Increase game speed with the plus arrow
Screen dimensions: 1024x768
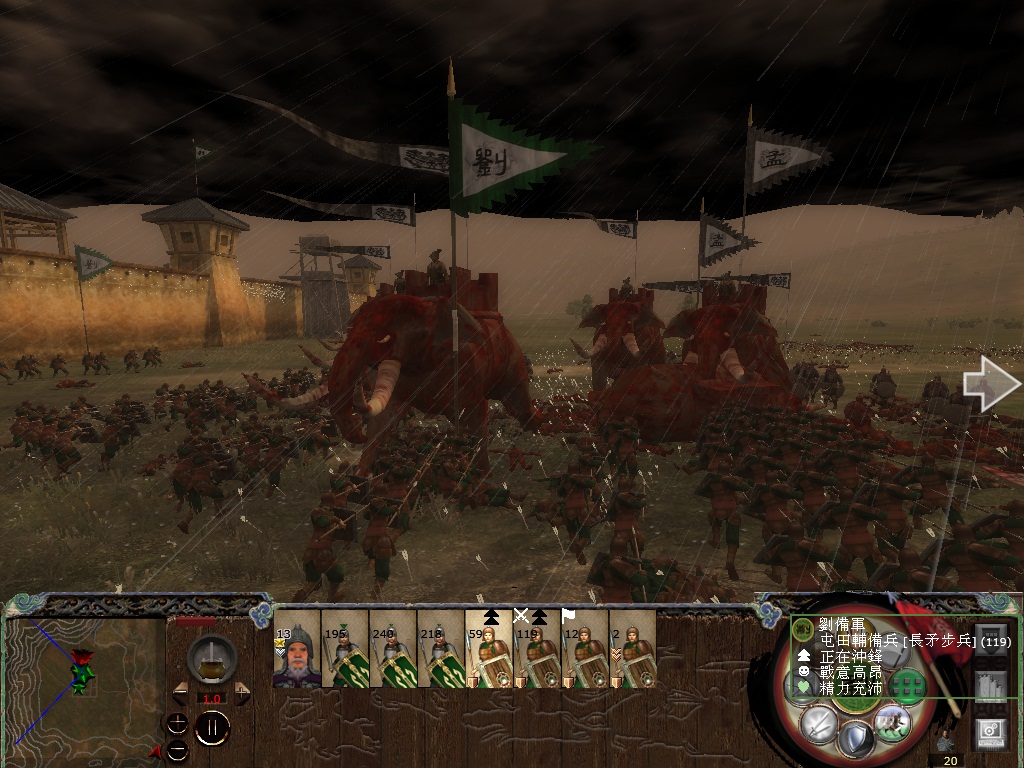coord(241,693)
